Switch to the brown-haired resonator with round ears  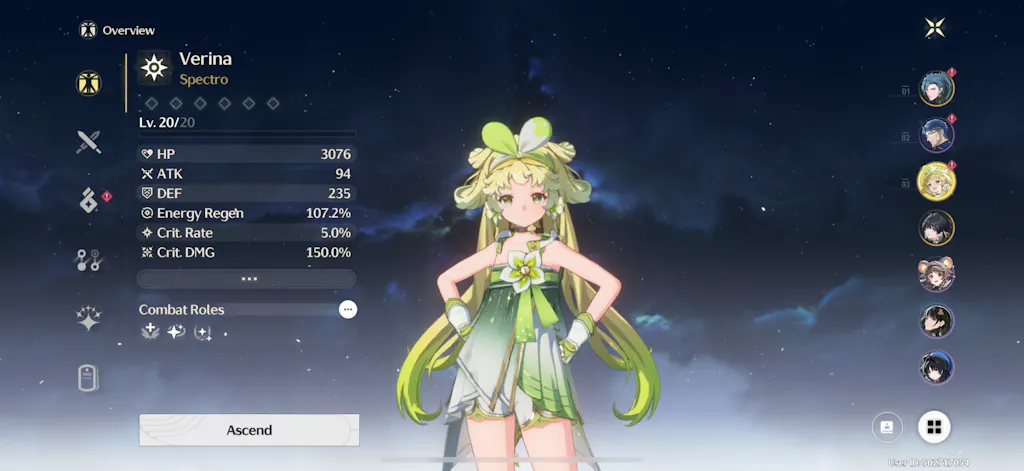pyautogui.click(x=937, y=274)
